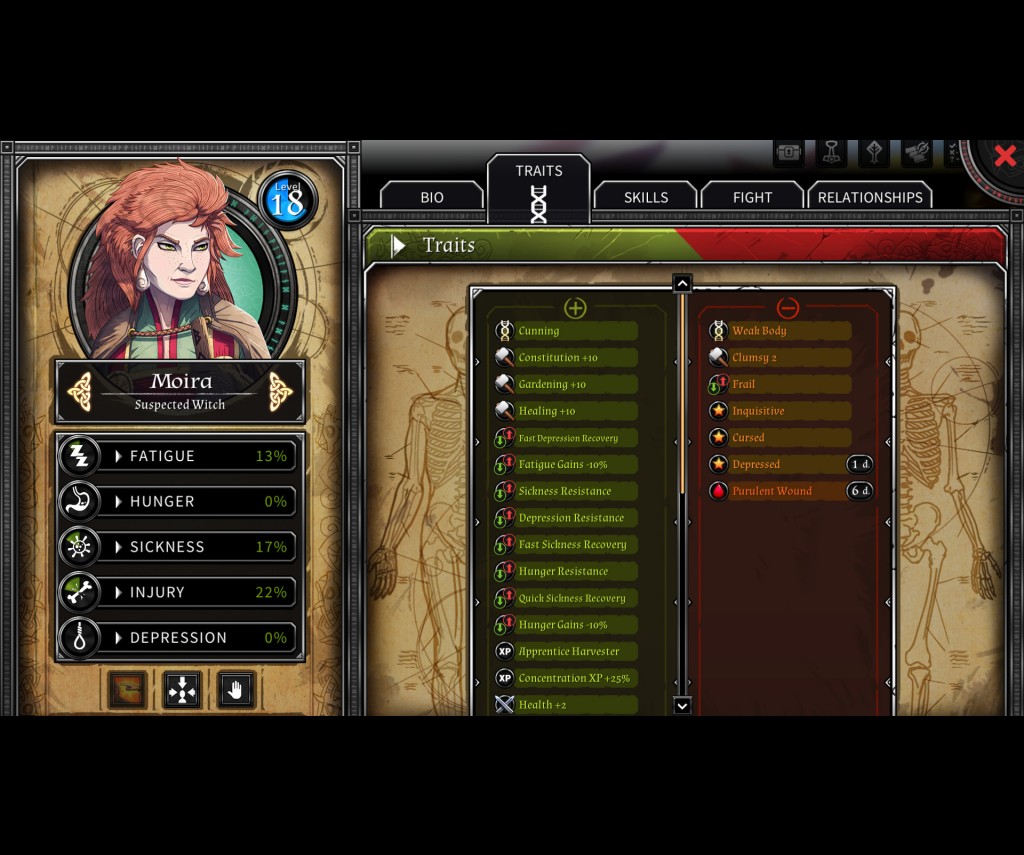
Task: Expand the Depression status row
Action: pyautogui.click(x=180, y=638)
